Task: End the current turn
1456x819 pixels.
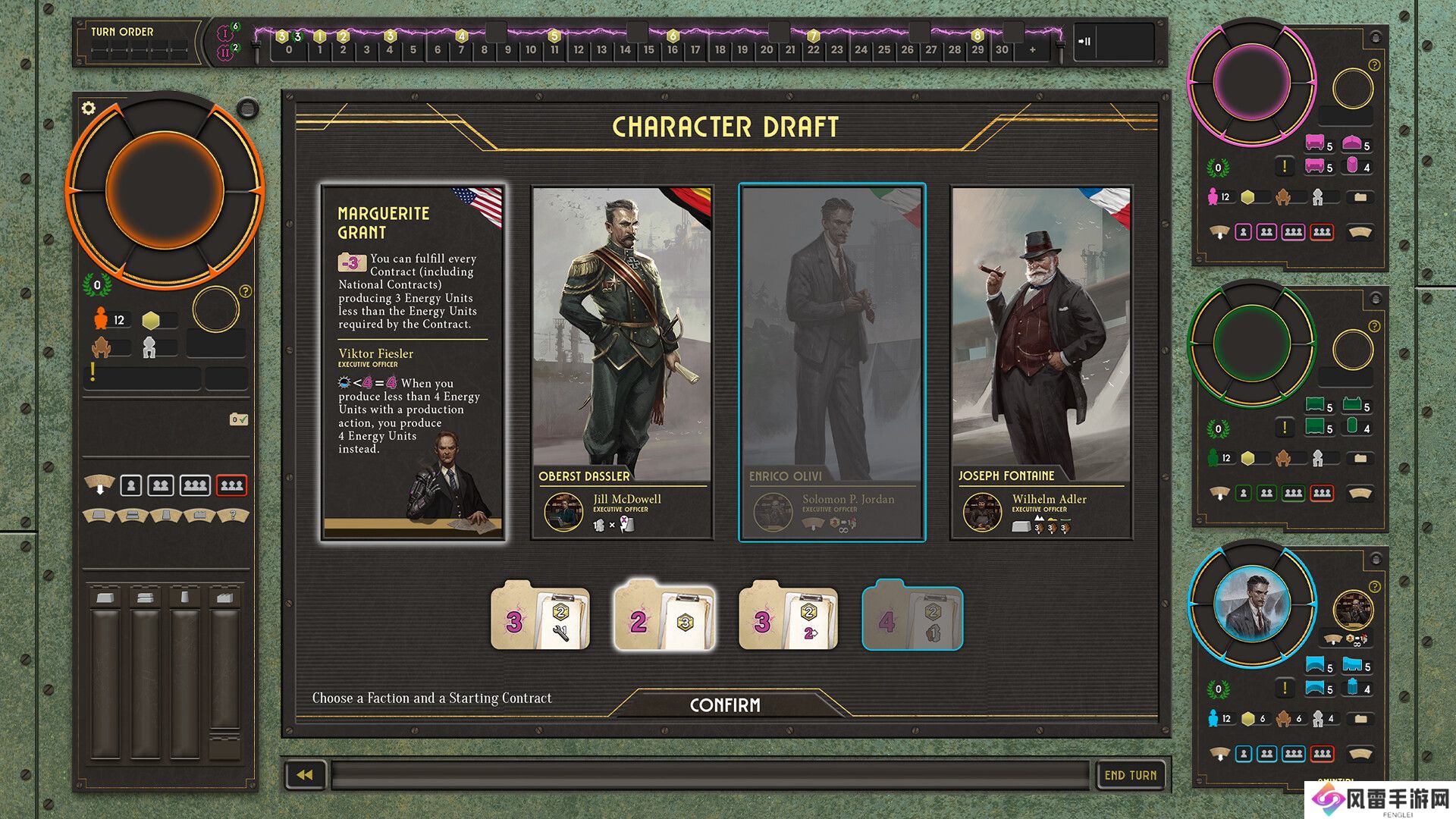Action: pos(1130,775)
